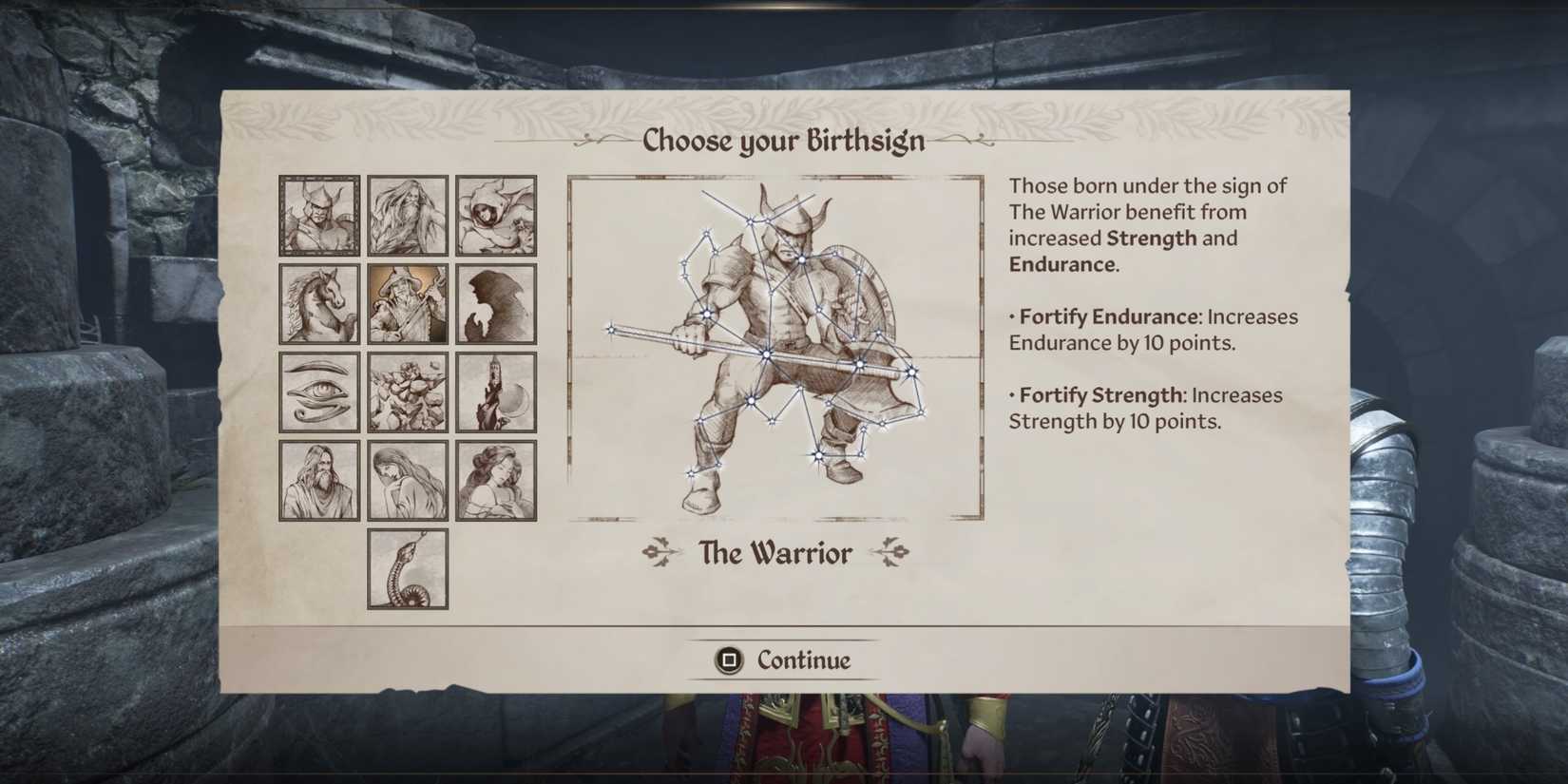
Task: Select The Warrior birthsign icon
Action: tap(318, 216)
